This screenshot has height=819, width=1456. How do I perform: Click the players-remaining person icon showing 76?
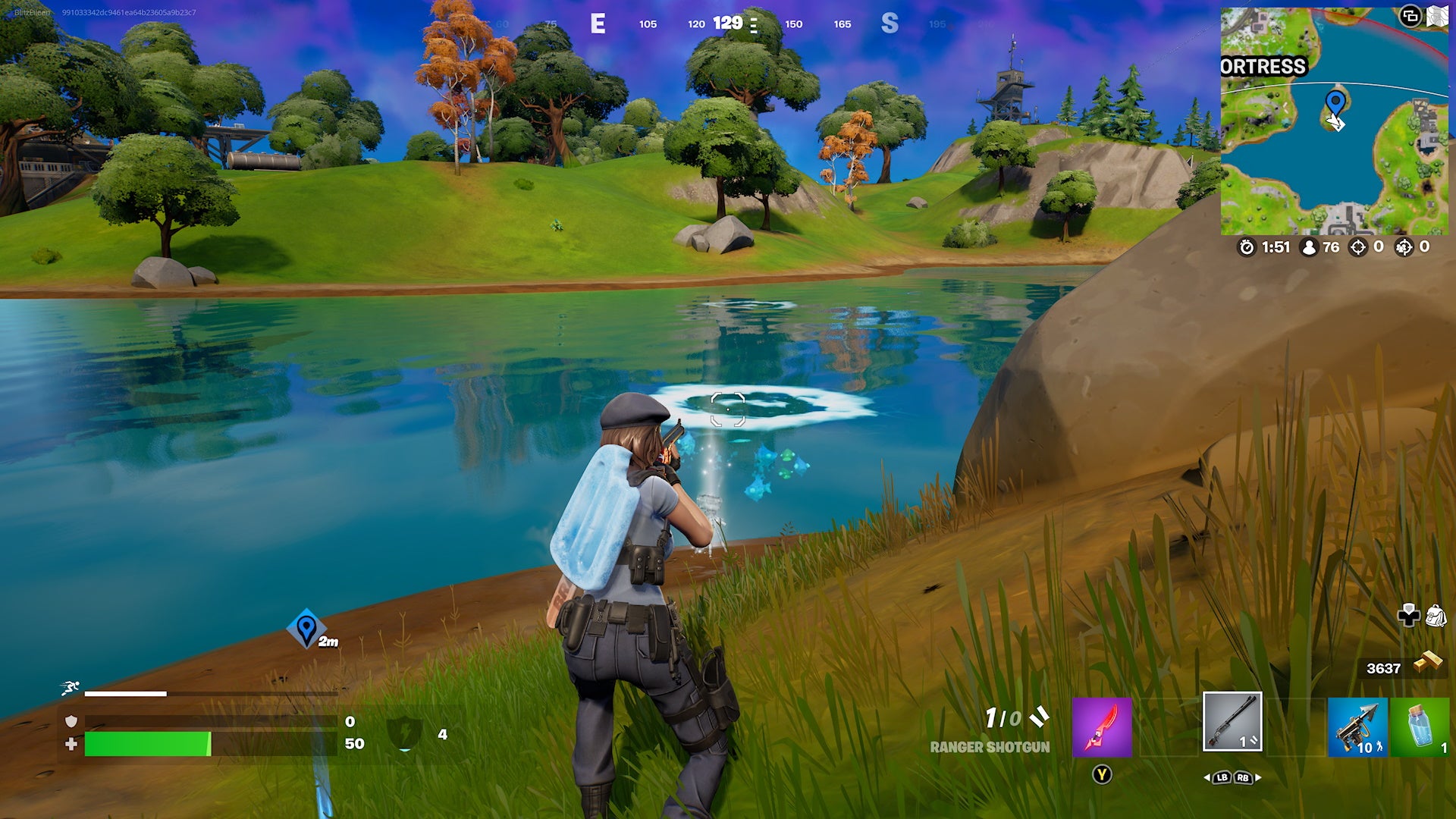click(1308, 246)
